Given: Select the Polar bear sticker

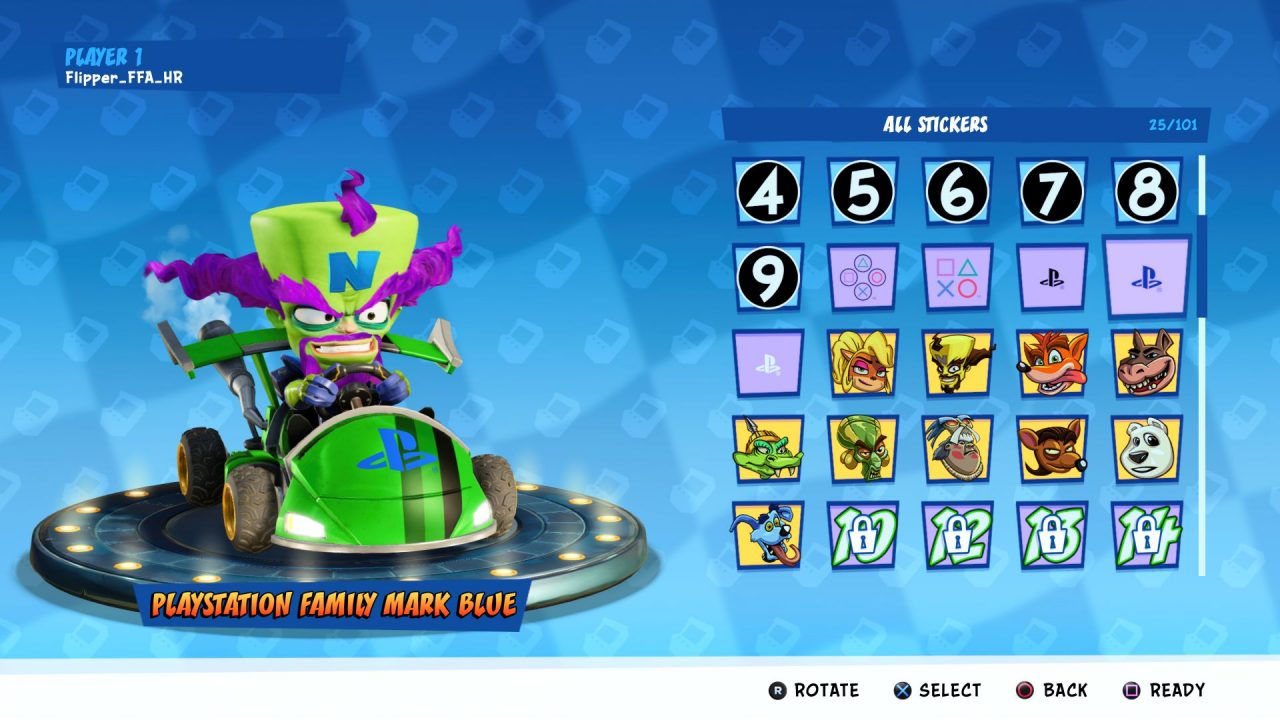Looking at the screenshot, I should point(1146,449).
